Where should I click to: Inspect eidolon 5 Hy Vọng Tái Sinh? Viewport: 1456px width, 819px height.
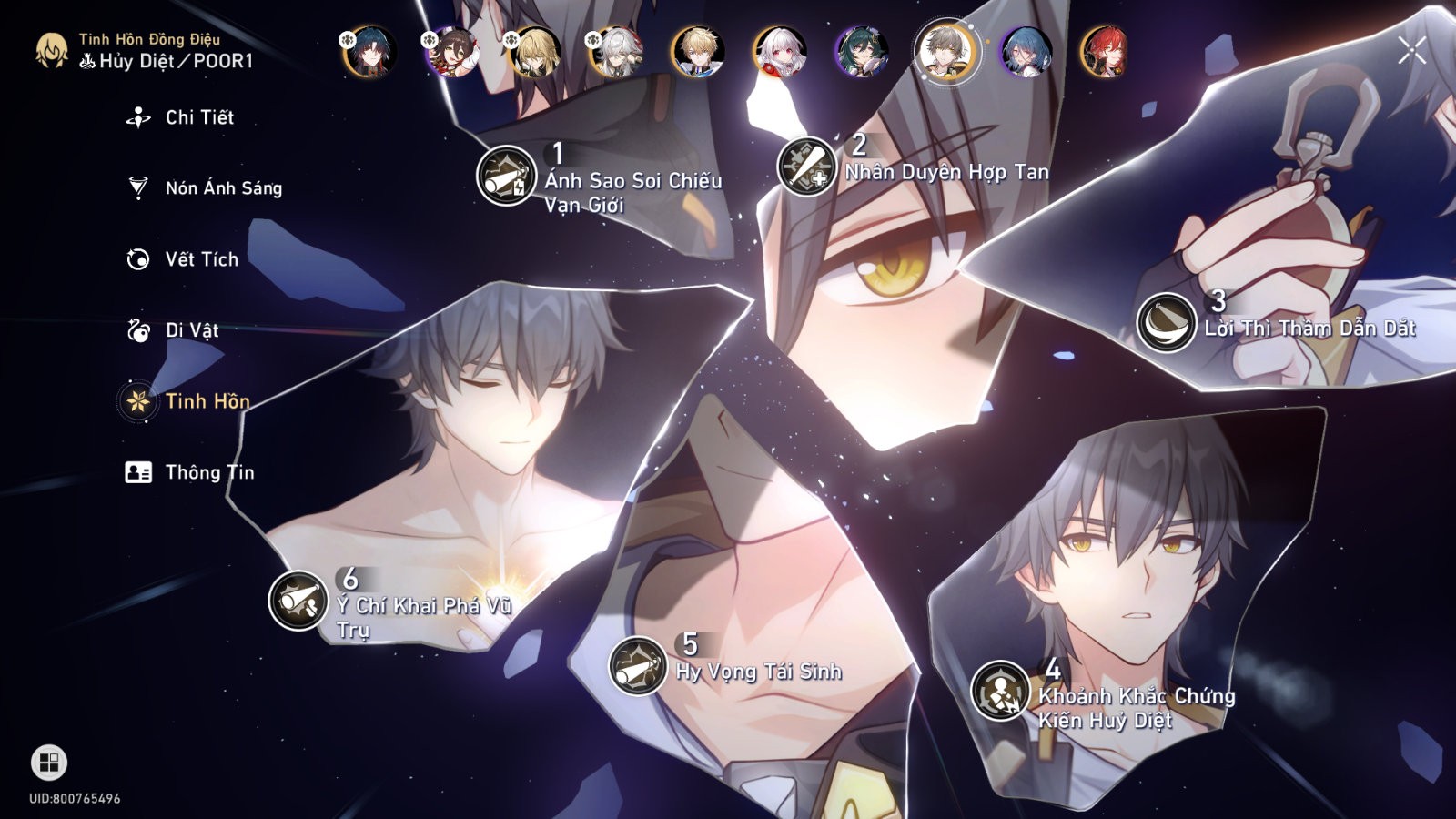pyautogui.click(x=638, y=665)
